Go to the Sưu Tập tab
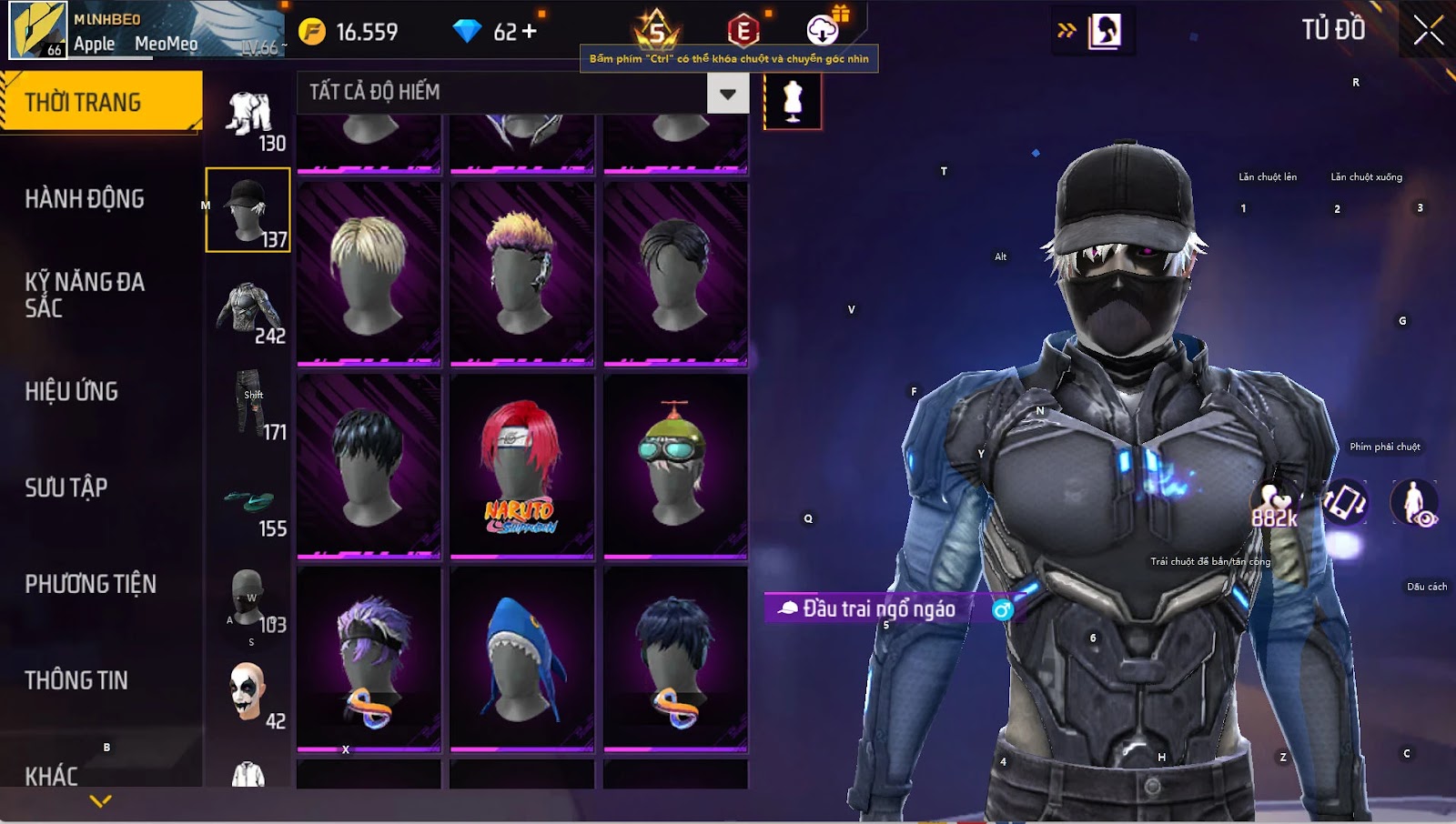Image resolution: width=1456 pixels, height=824 pixels. (x=66, y=487)
